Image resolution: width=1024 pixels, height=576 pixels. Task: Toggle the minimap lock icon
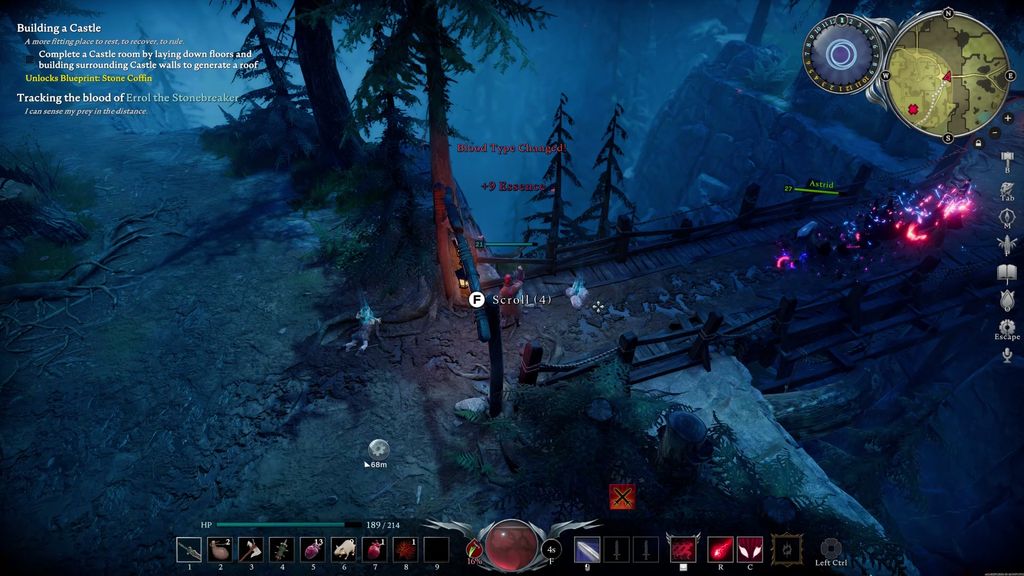[x=978, y=143]
